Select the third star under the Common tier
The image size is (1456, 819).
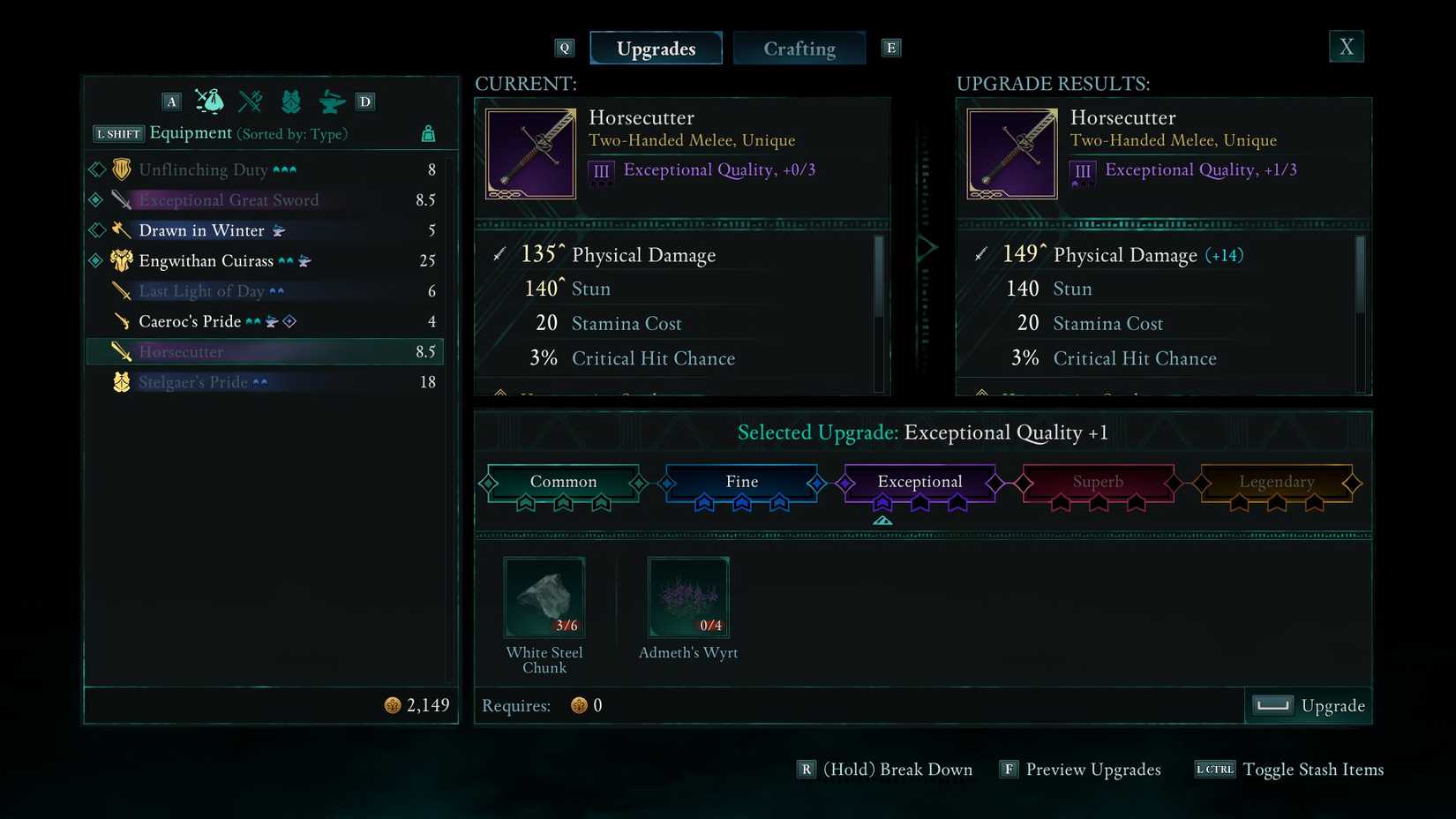(601, 503)
